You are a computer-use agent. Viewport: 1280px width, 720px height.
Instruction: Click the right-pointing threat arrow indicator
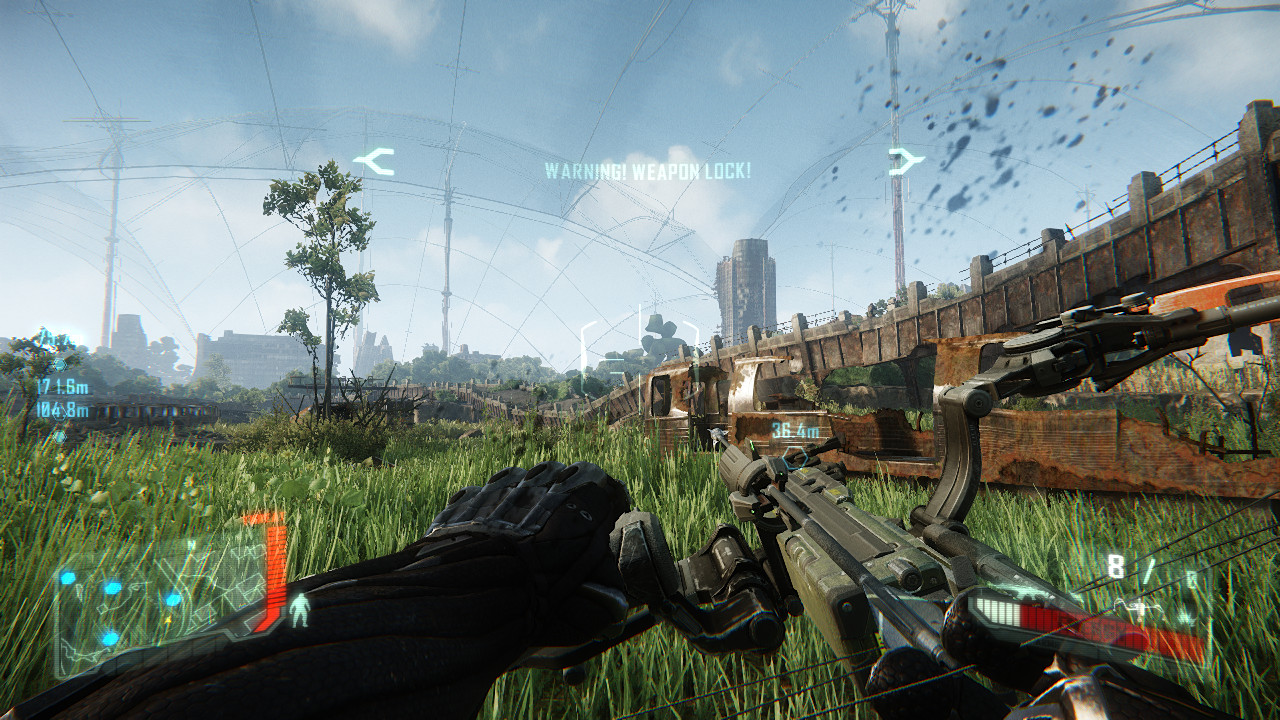click(x=905, y=161)
